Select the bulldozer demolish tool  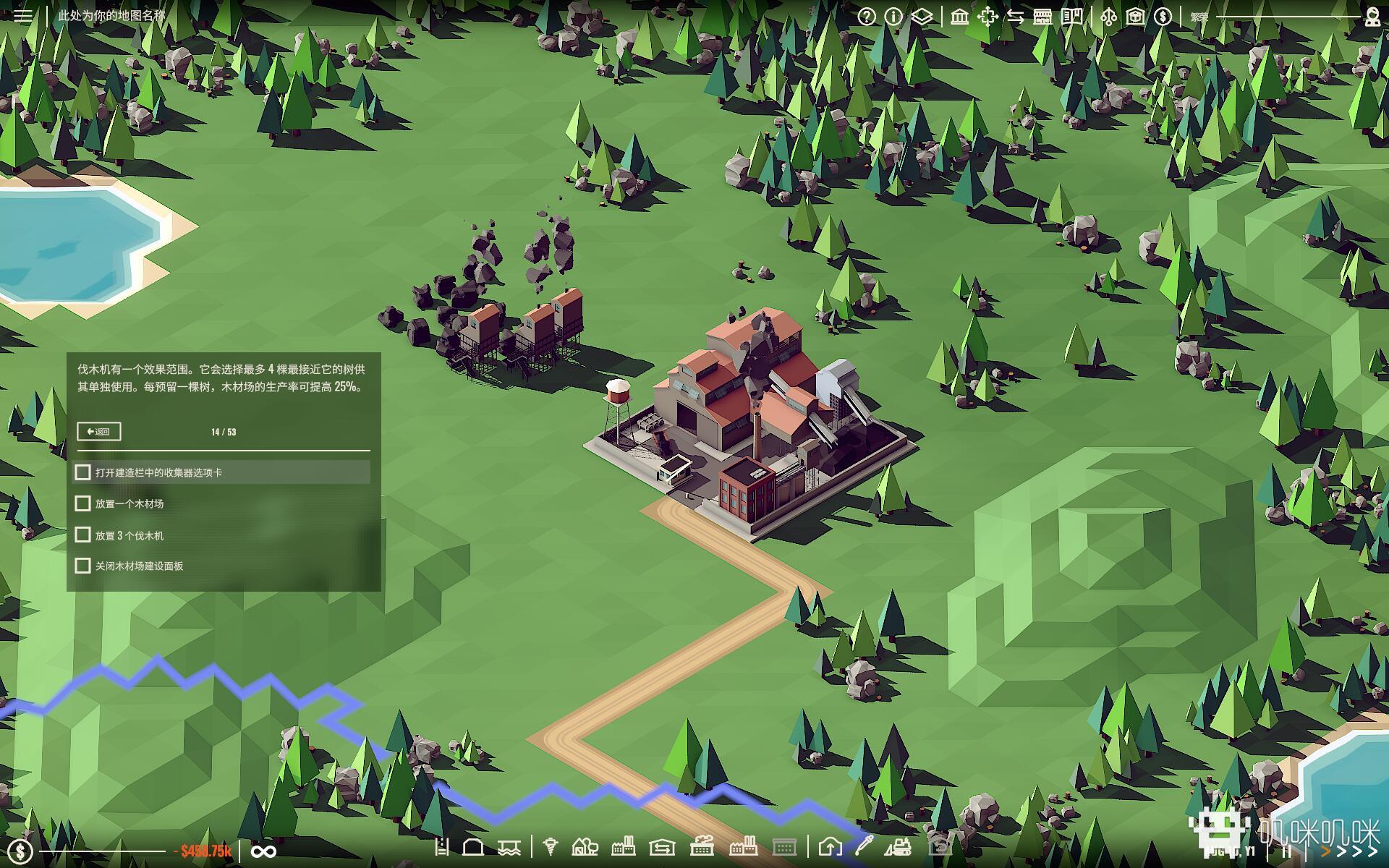[899, 846]
